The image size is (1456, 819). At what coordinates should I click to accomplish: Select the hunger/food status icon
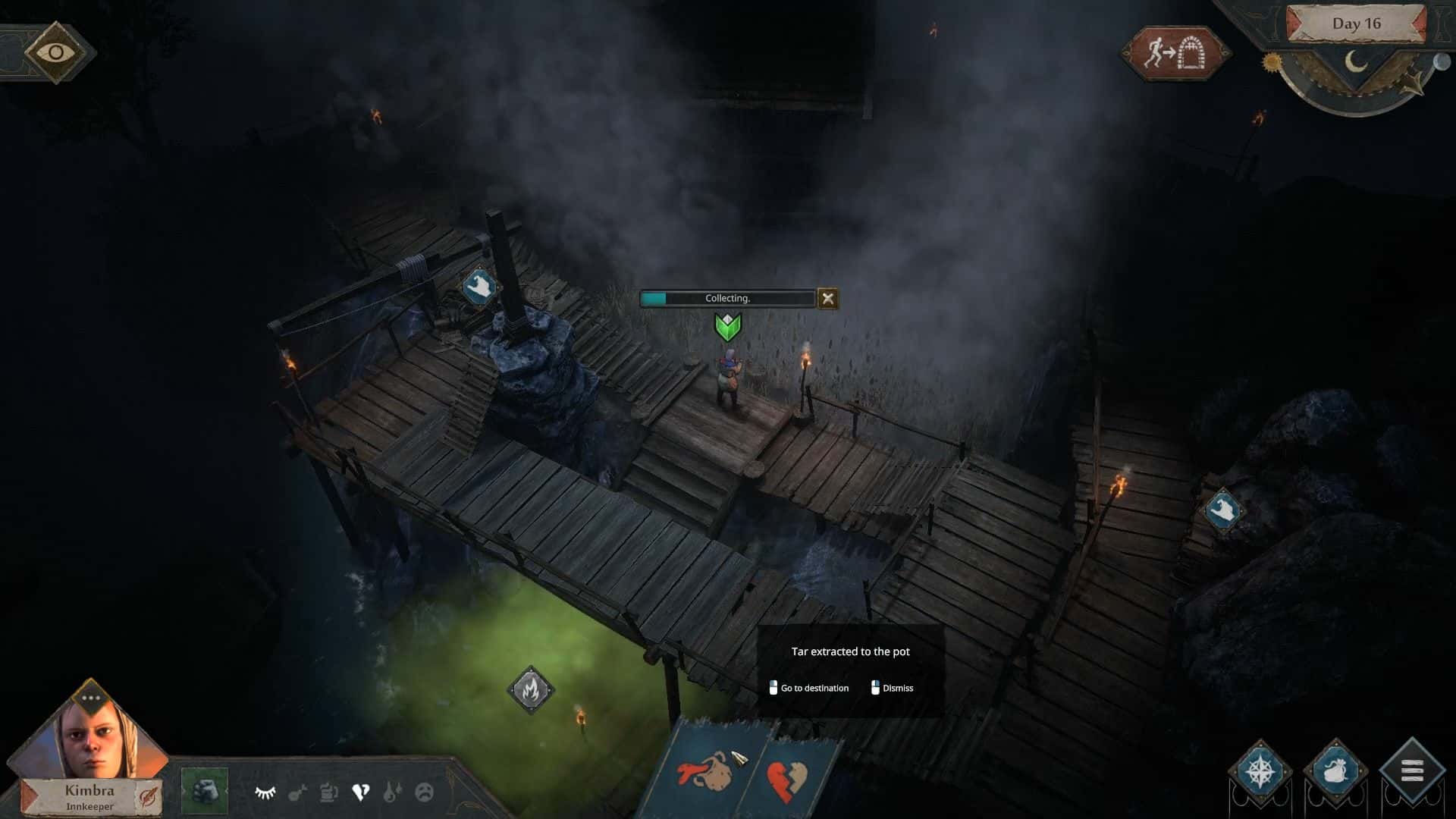point(298,792)
